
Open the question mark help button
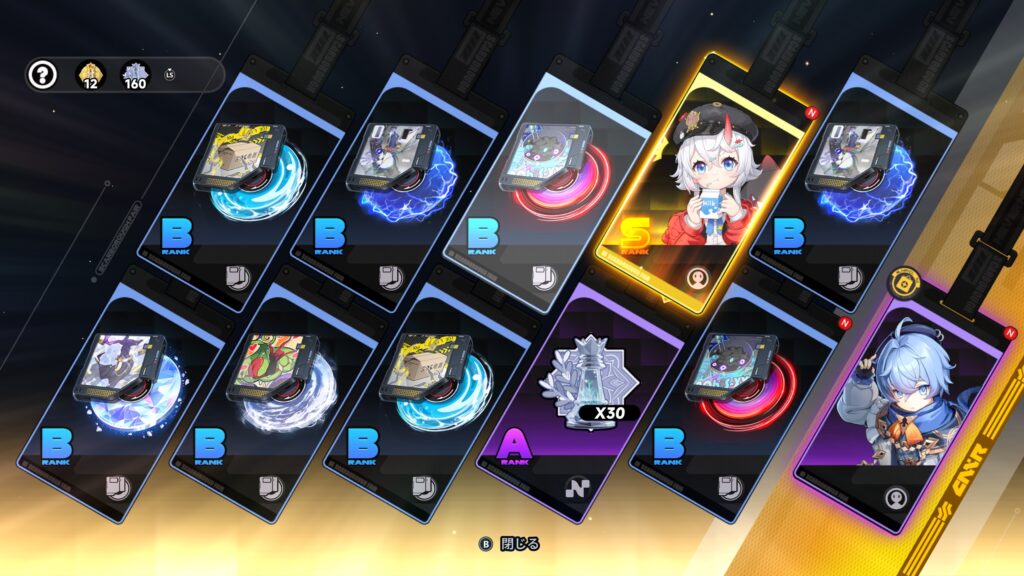[42, 75]
